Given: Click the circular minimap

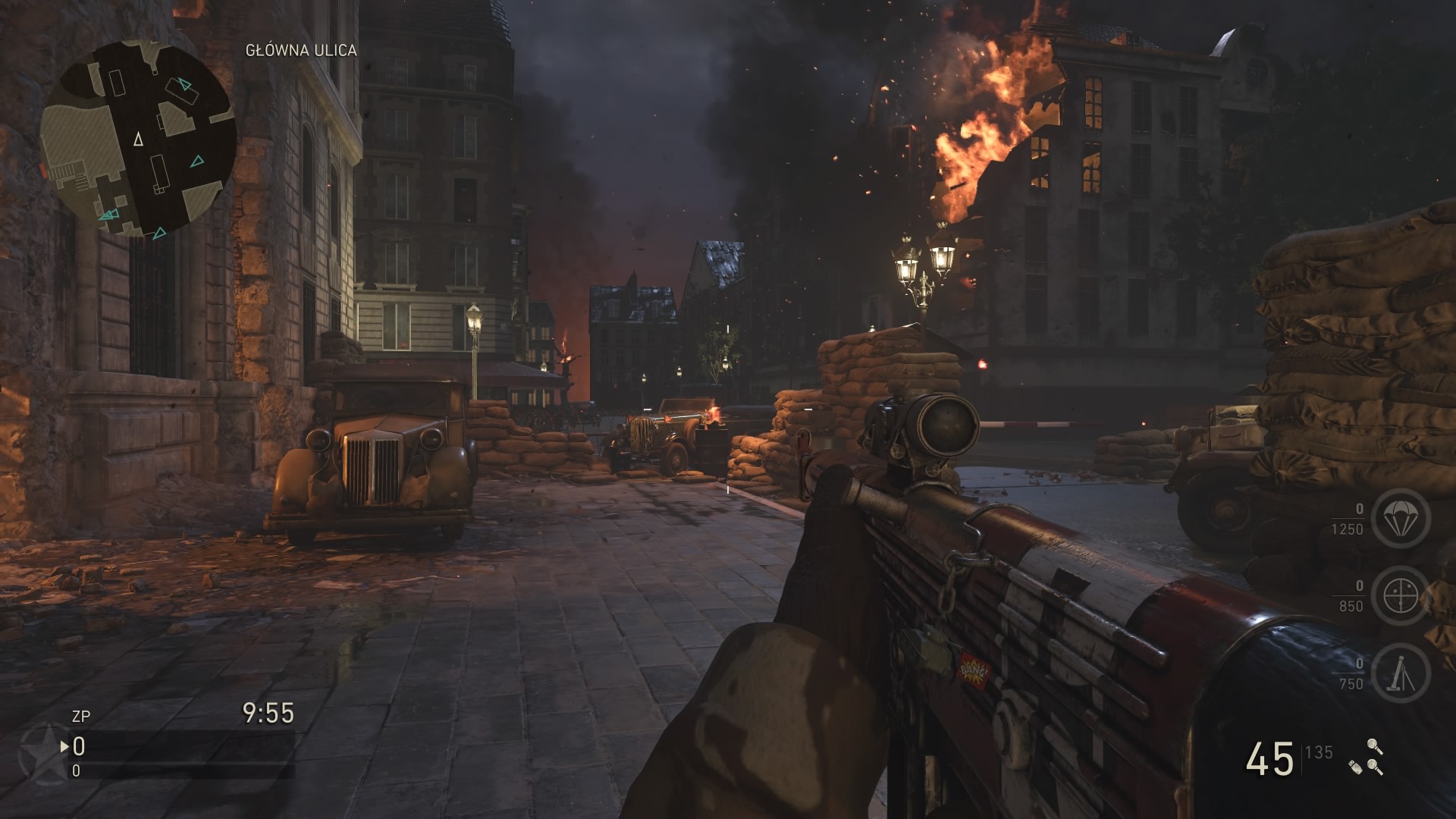Looking at the screenshot, I should coord(137,139).
